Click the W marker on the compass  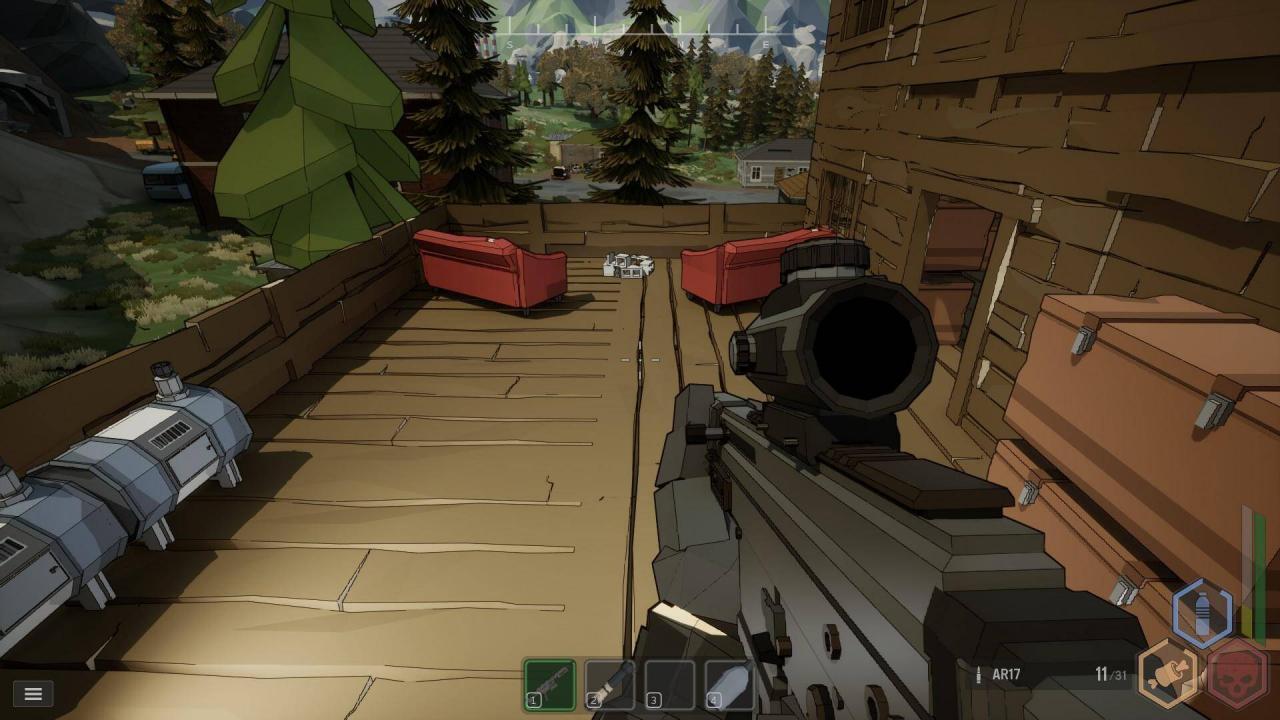tap(597, 43)
